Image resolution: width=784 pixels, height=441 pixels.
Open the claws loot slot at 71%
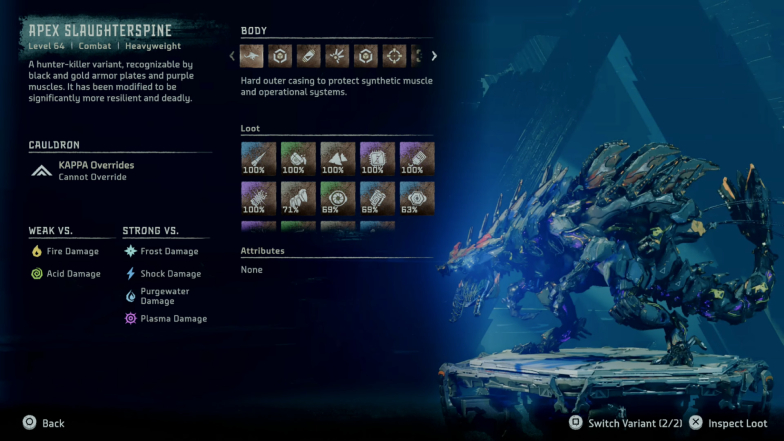tap(298, 198)
